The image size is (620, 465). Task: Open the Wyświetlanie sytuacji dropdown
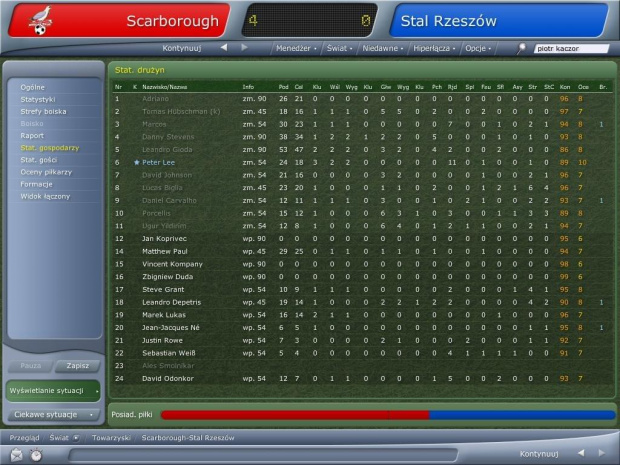[52, 389]
